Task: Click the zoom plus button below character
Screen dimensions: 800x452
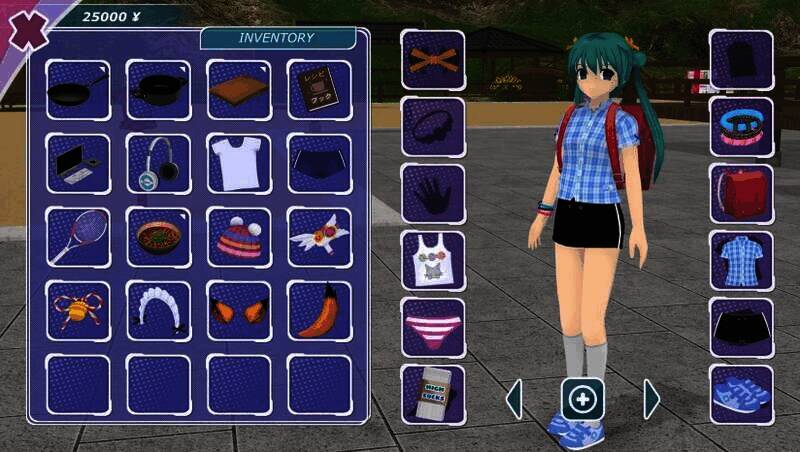Action: click(582, 399)
